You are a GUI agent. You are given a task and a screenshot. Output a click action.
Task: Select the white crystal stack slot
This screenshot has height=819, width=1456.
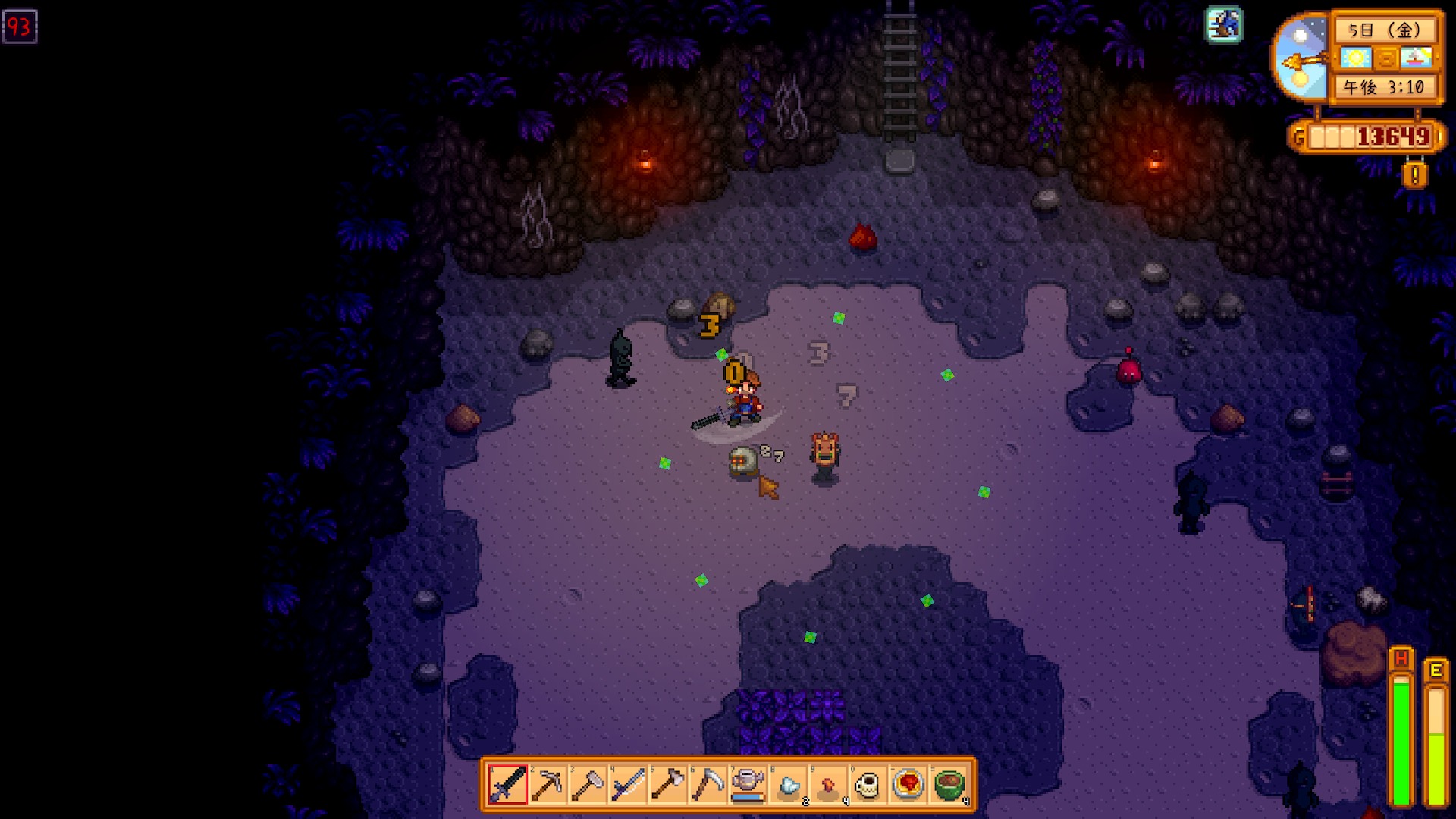pyautogui.click(x=789, y=784)
